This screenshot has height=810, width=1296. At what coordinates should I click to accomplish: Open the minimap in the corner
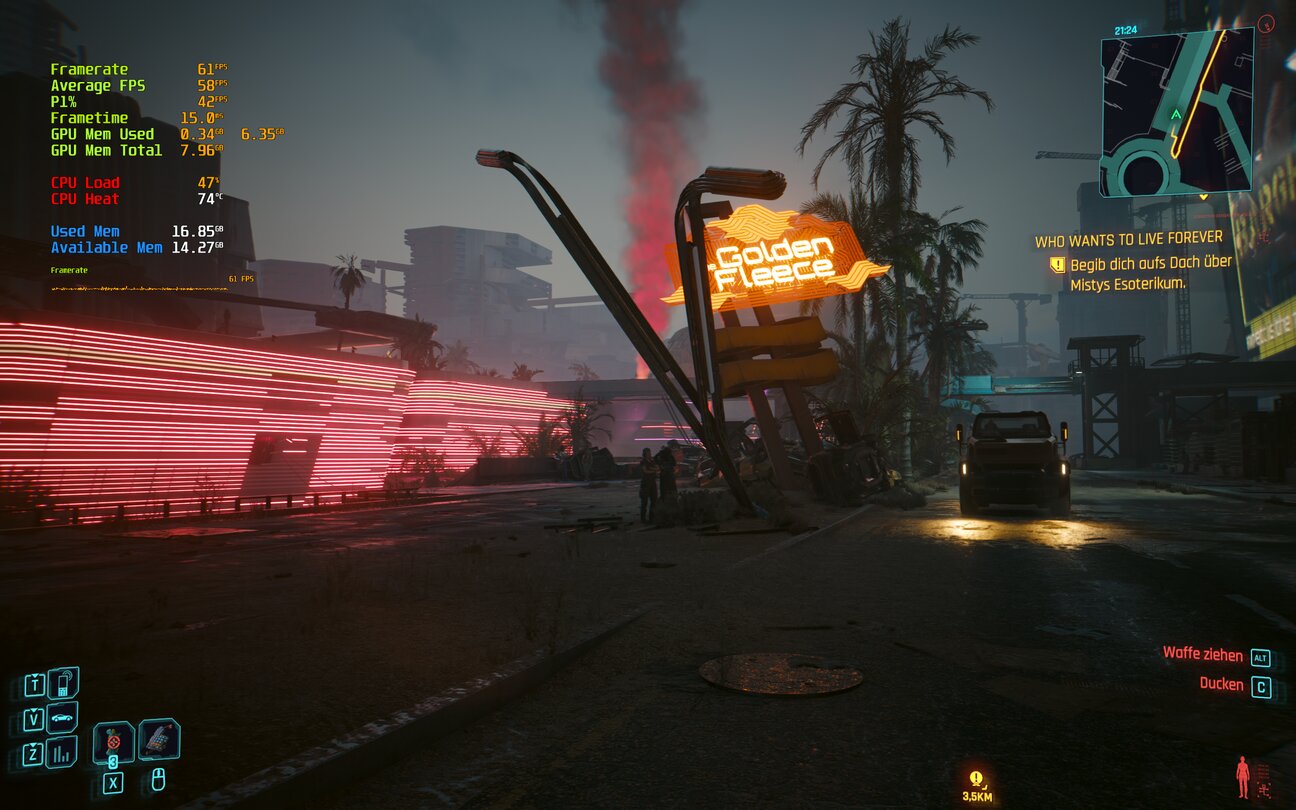pos(1176,112)
